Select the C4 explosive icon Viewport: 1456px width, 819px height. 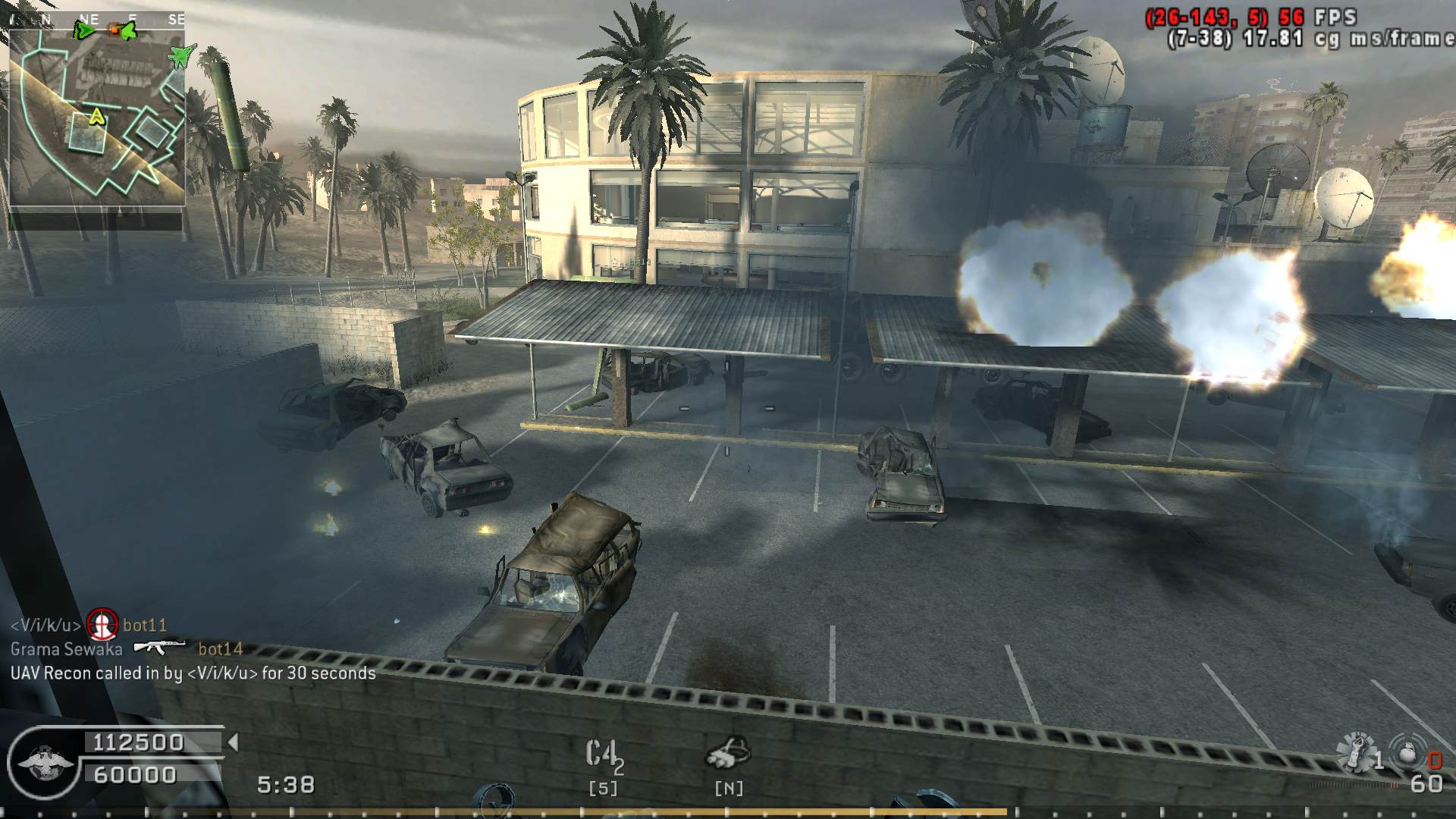click(603, 755)
